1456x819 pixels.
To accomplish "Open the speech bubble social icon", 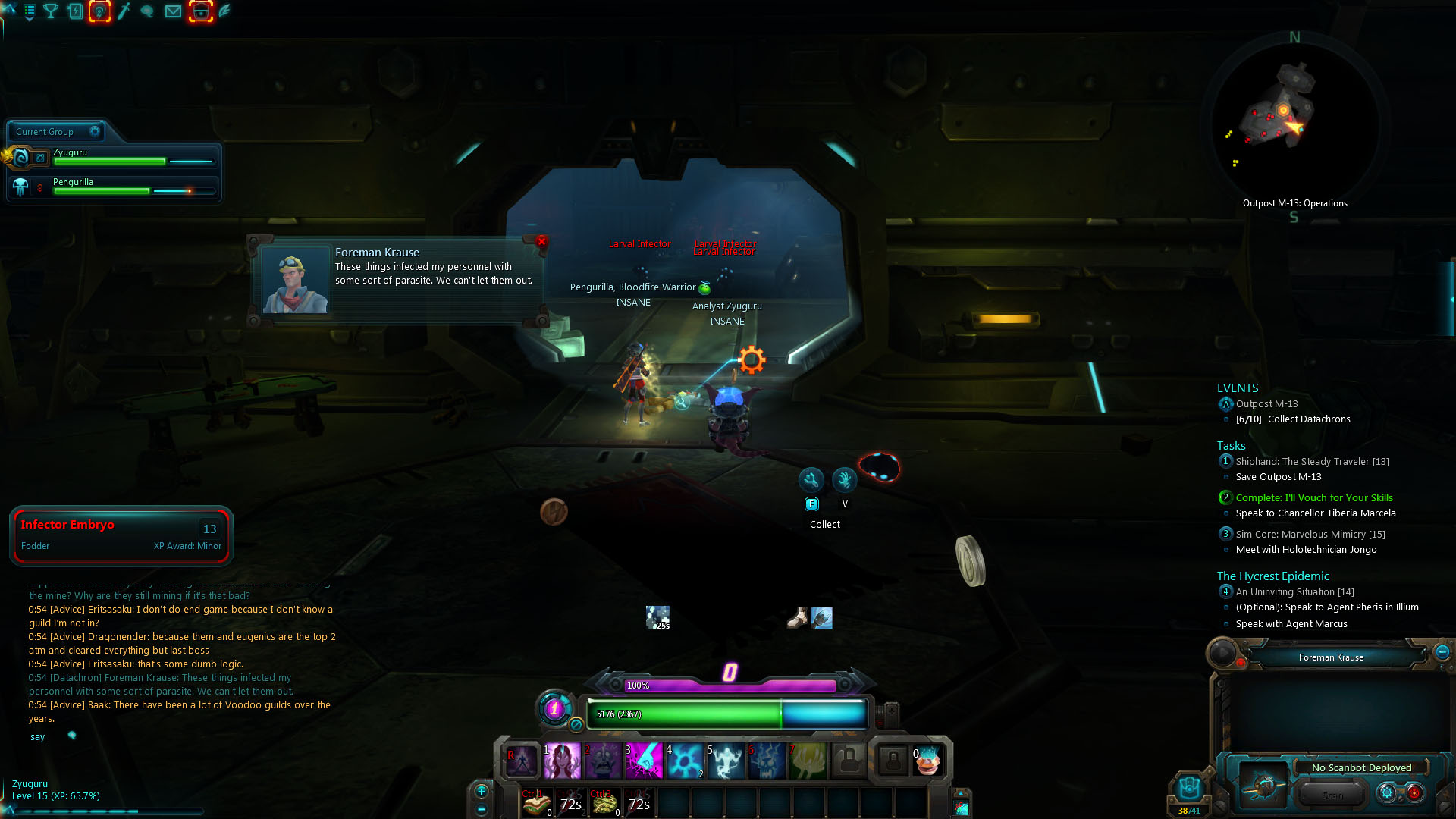I will (x=148, y=11).
